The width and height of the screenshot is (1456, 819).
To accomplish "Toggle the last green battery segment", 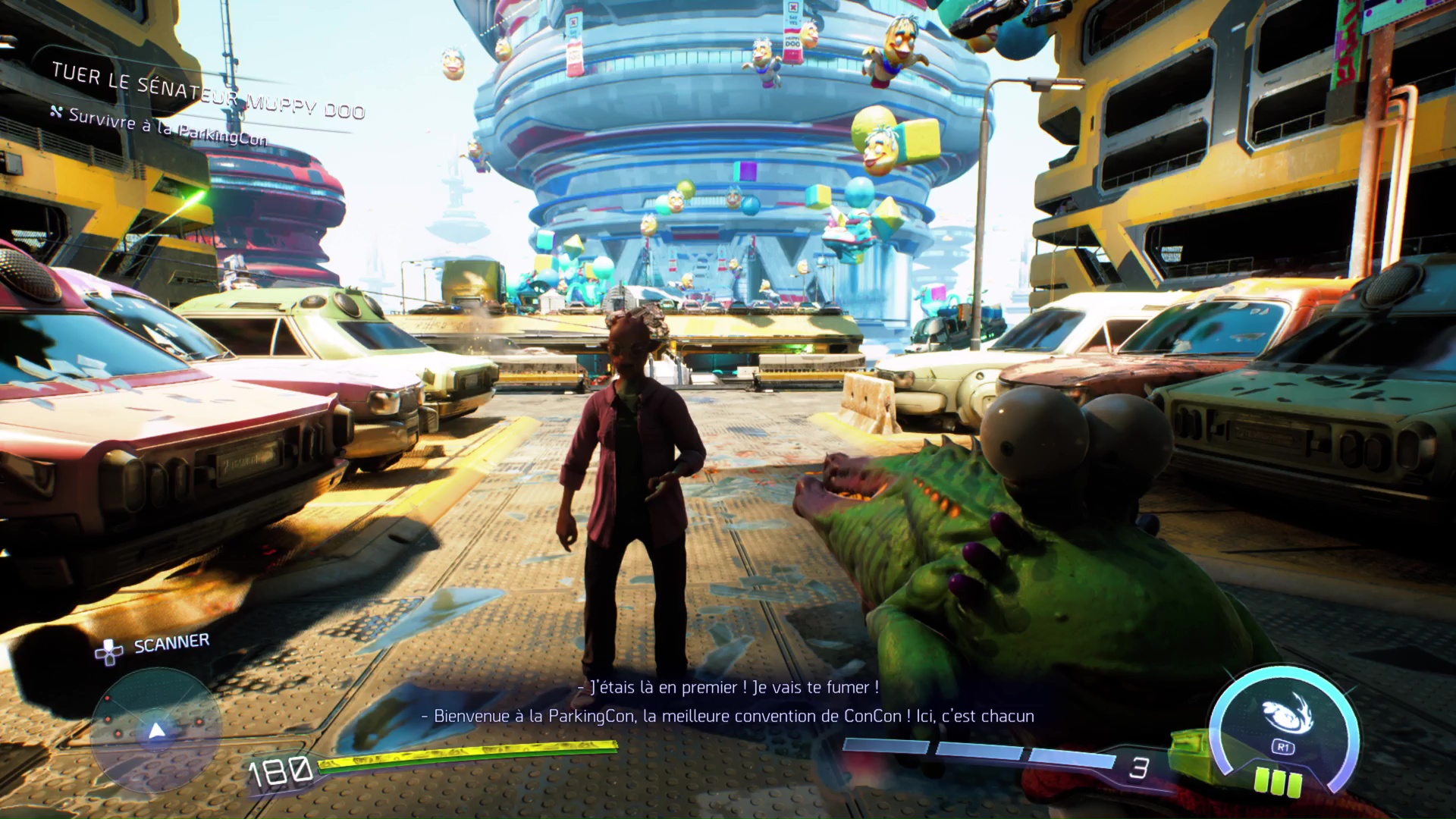I will point(1295,784).
